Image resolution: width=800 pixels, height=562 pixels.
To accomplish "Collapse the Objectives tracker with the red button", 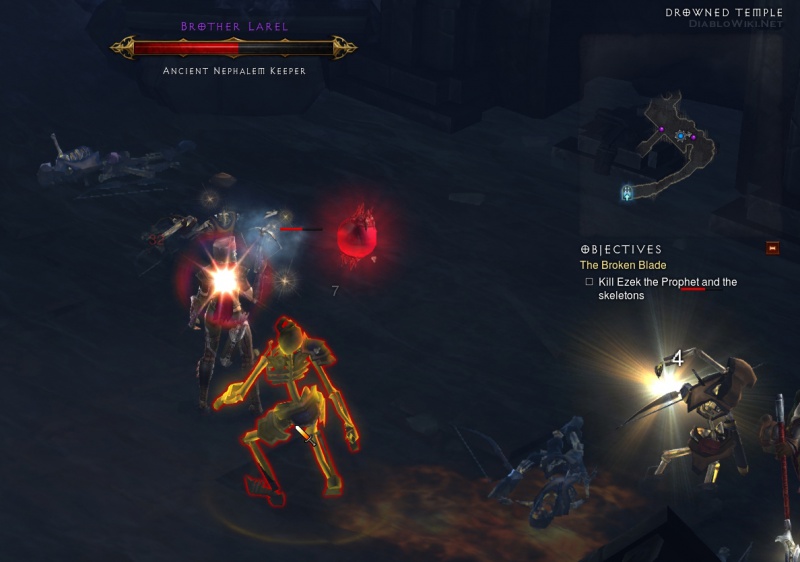I will click(772, 248).
